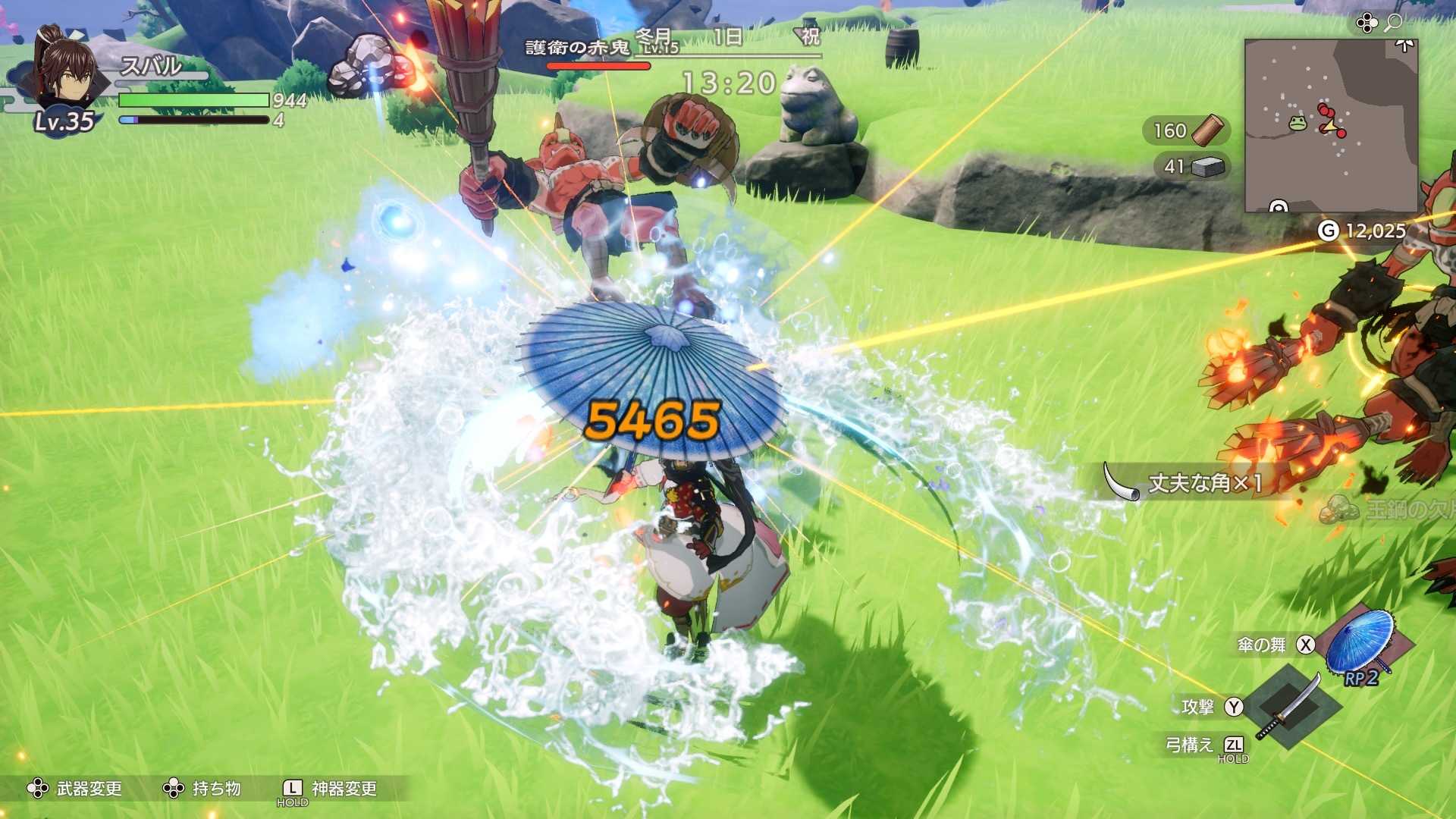1456x819 pixels.
Task: Toggle the L HOLD 神器変更 control
Action: click(290, 789)
